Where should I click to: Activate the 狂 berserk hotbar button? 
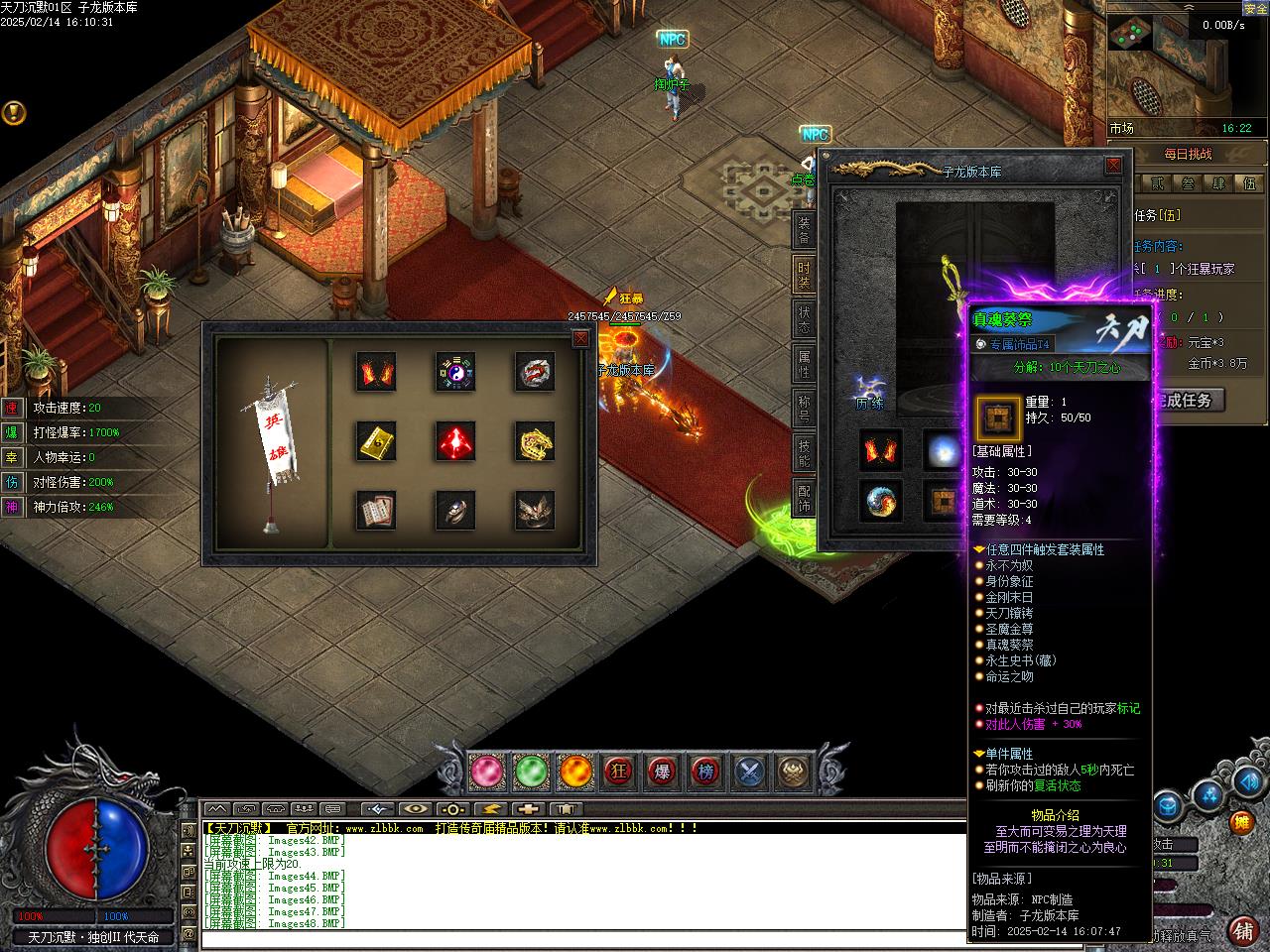coord(621,771)
